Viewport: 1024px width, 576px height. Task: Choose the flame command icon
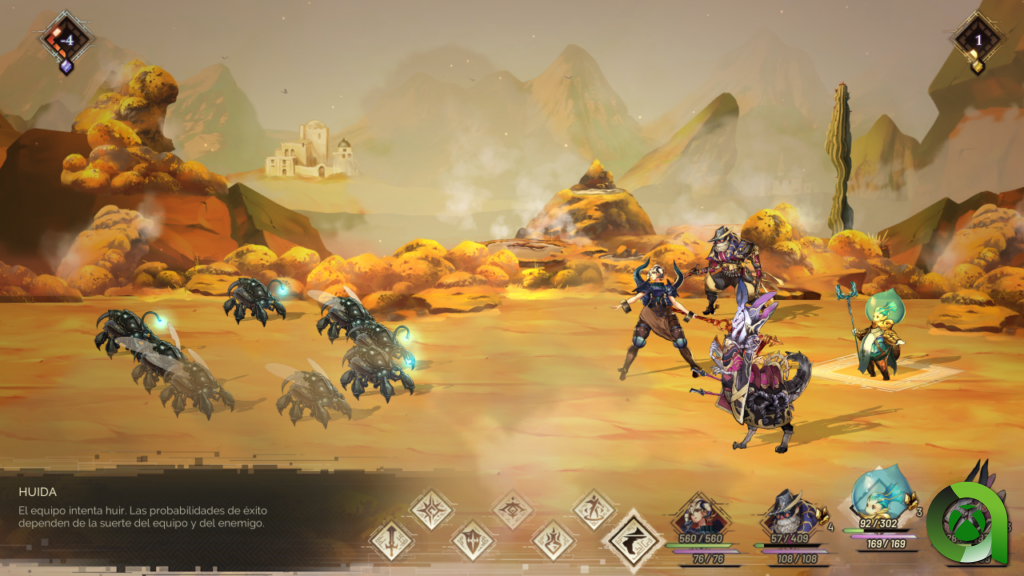coord(553,540)
